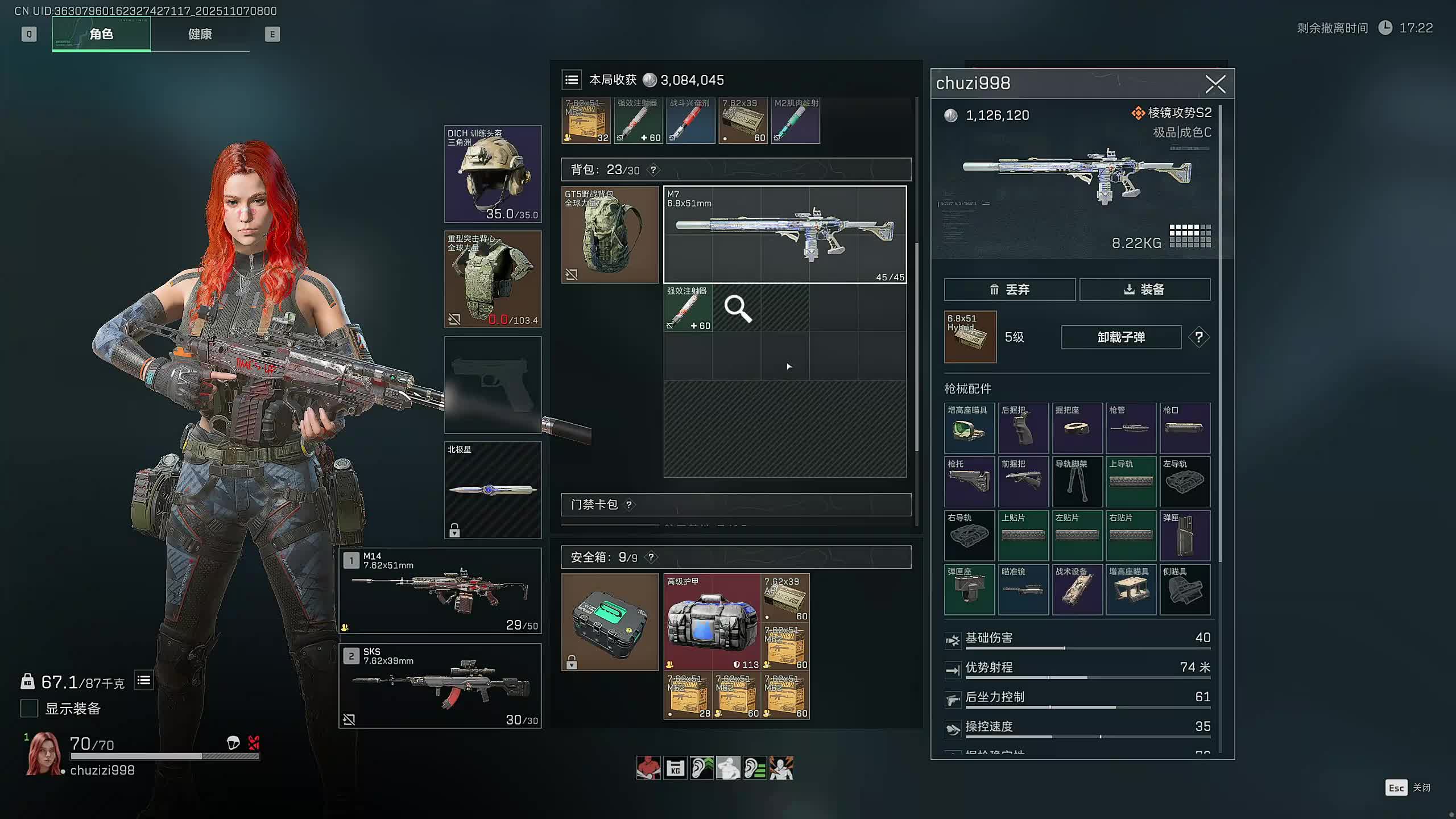Close the chuzi998 weapon detail panel
Viewport: 1456px width, 819px height.
click(1215, 85)
